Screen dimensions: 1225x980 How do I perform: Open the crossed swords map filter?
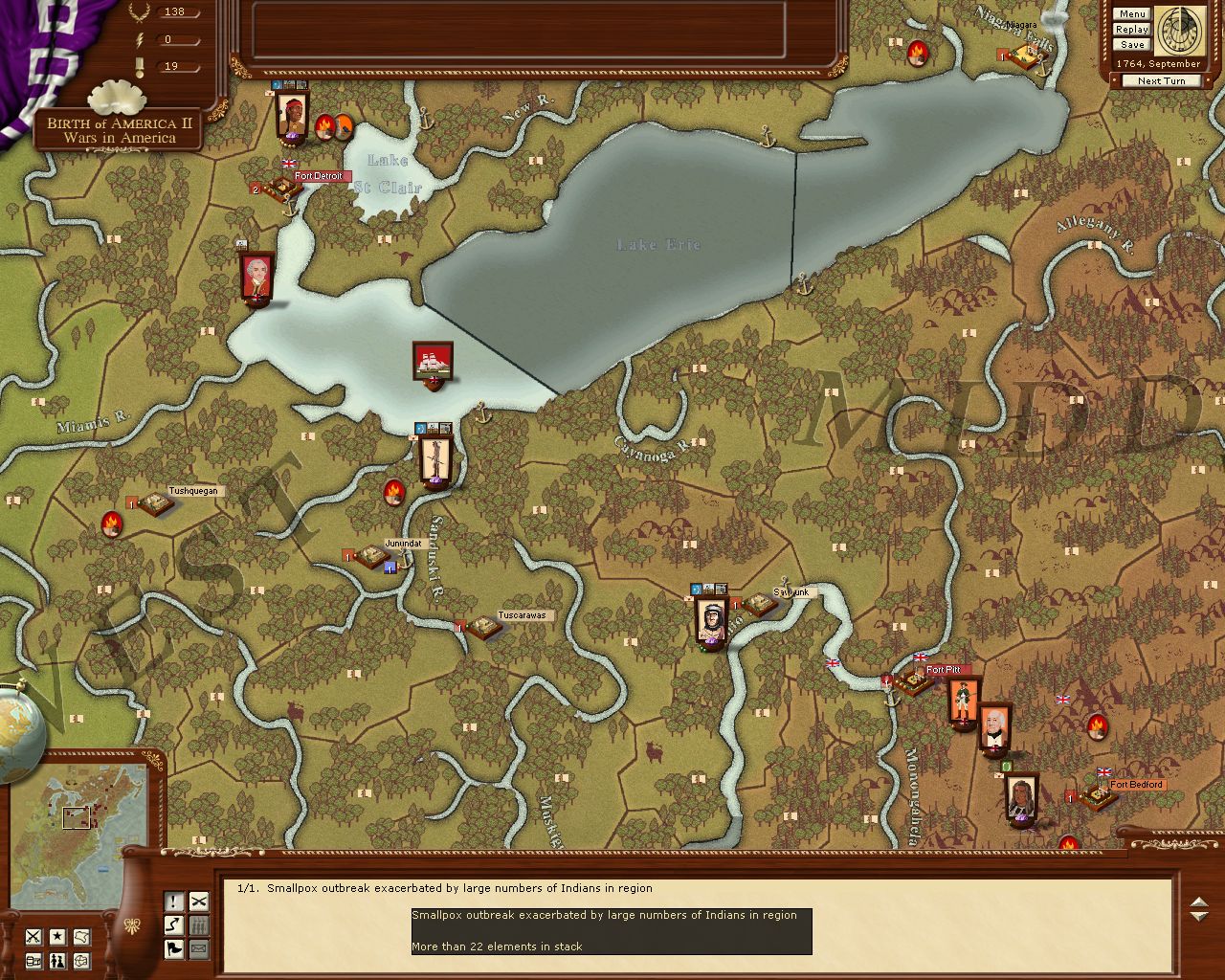(33, 937)
